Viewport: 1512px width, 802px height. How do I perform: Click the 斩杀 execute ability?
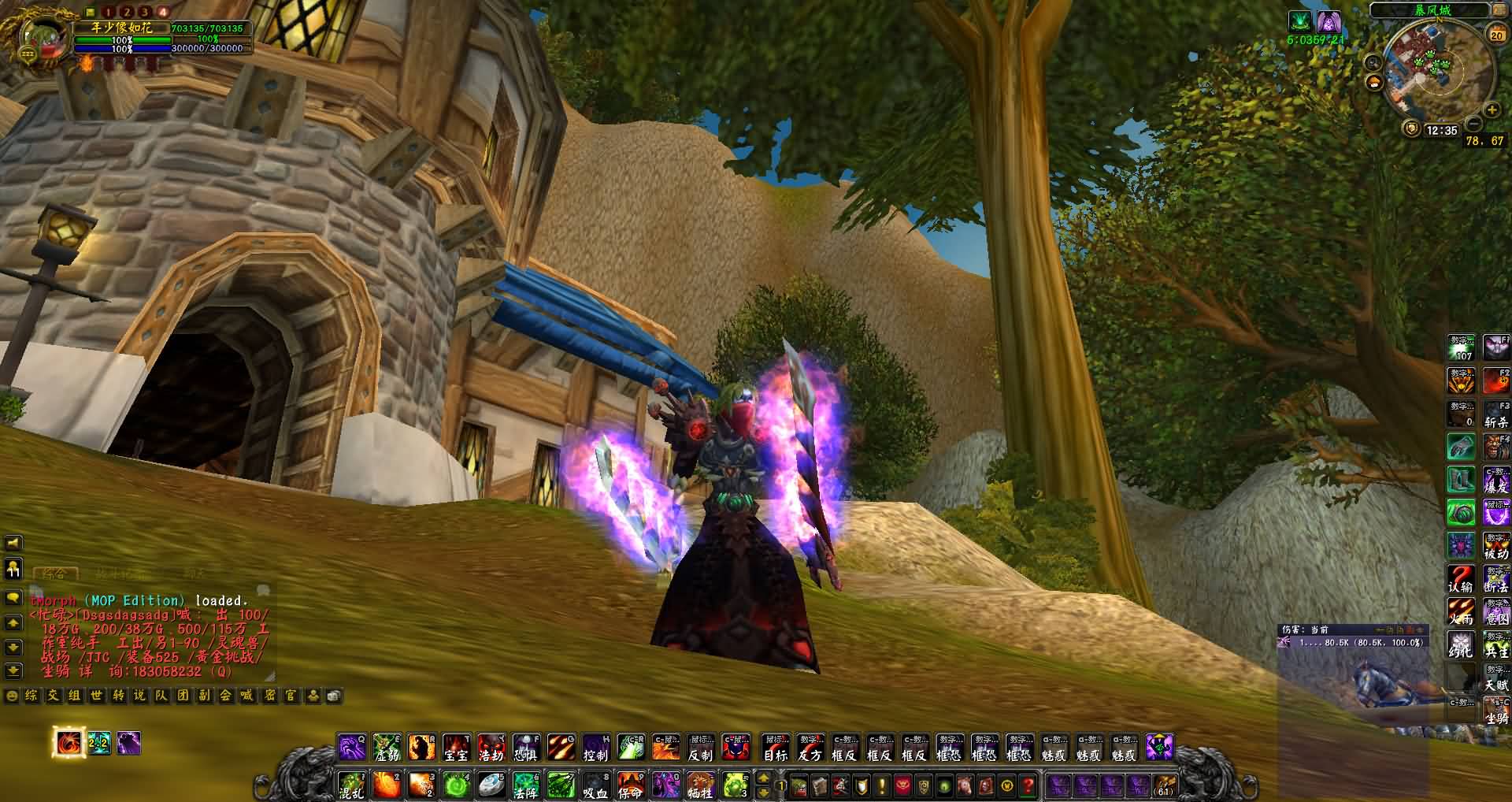click(x=1496, y=414)
